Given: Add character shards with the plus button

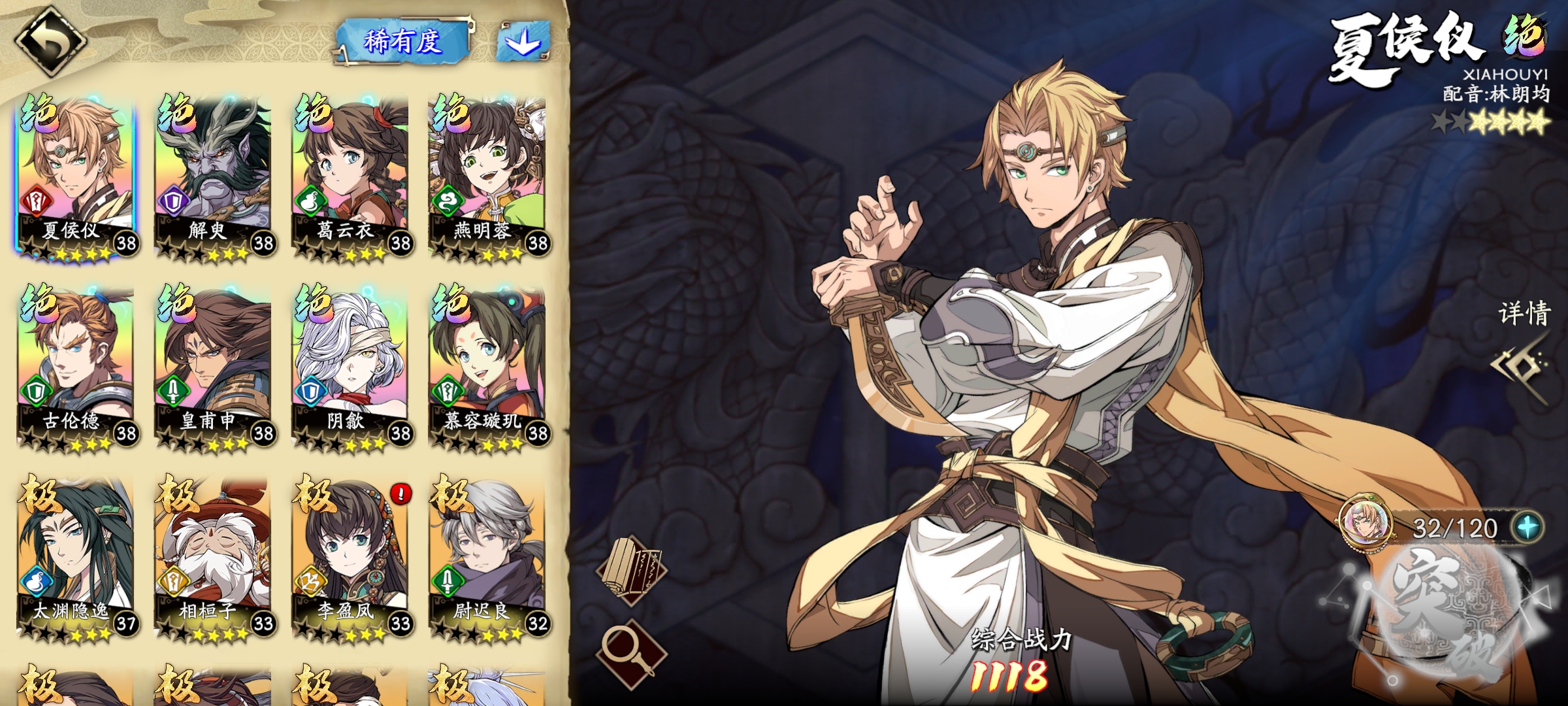Looking at the screenshot, I should (1527, 527).
